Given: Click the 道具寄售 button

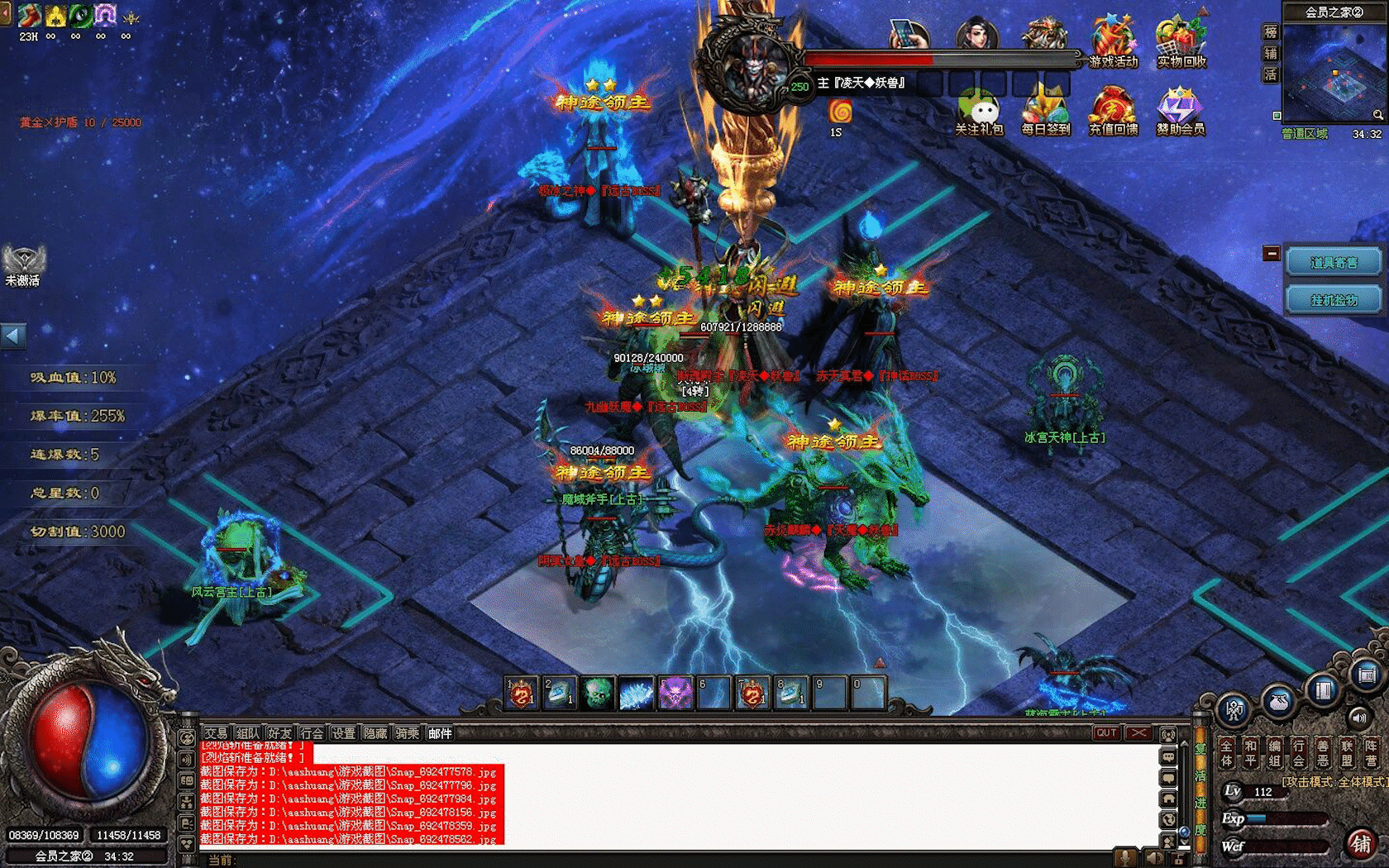Looking at the screenshot, I should pos(1334,263).
